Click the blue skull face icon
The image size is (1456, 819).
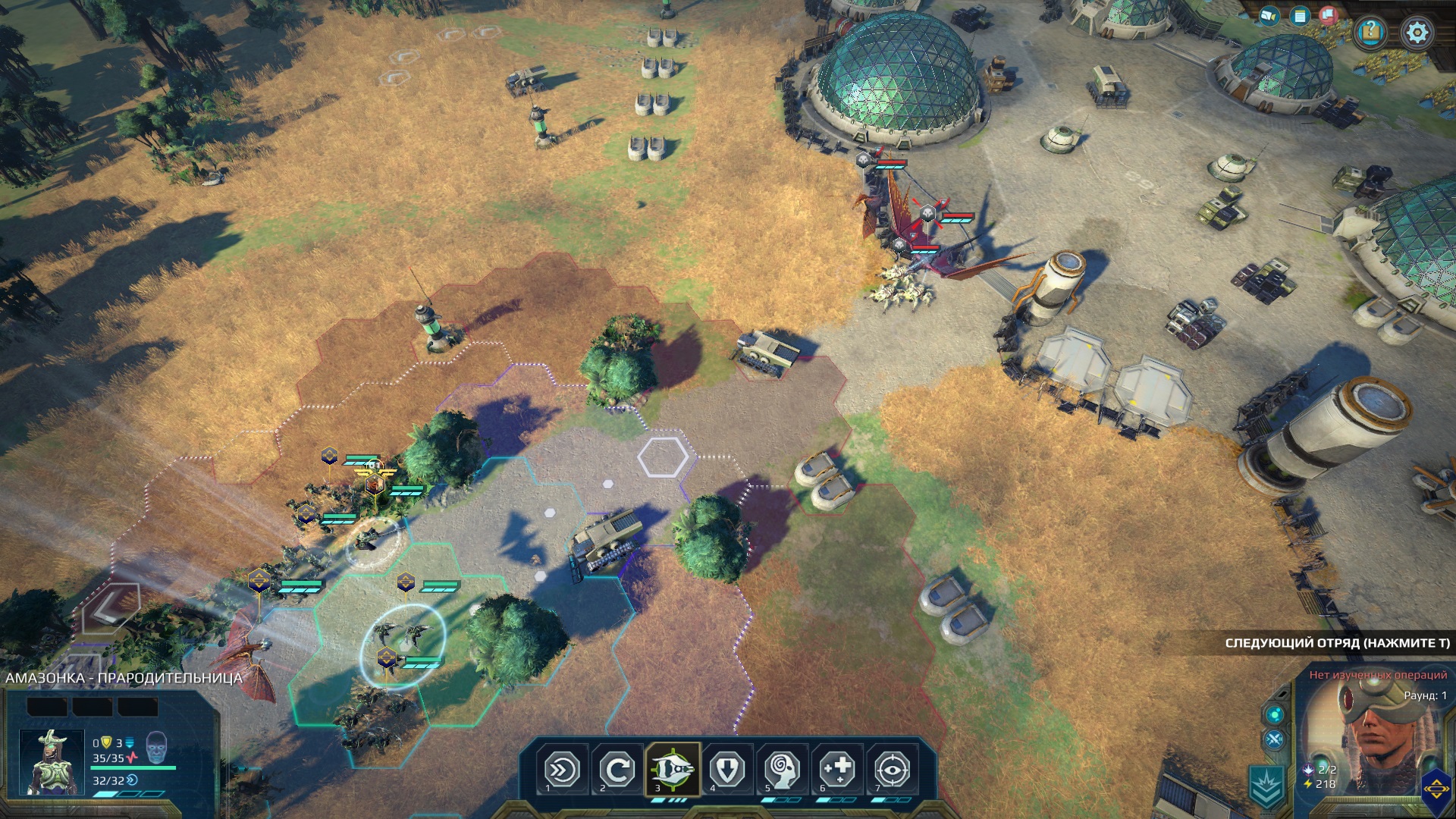click(155, 748)
